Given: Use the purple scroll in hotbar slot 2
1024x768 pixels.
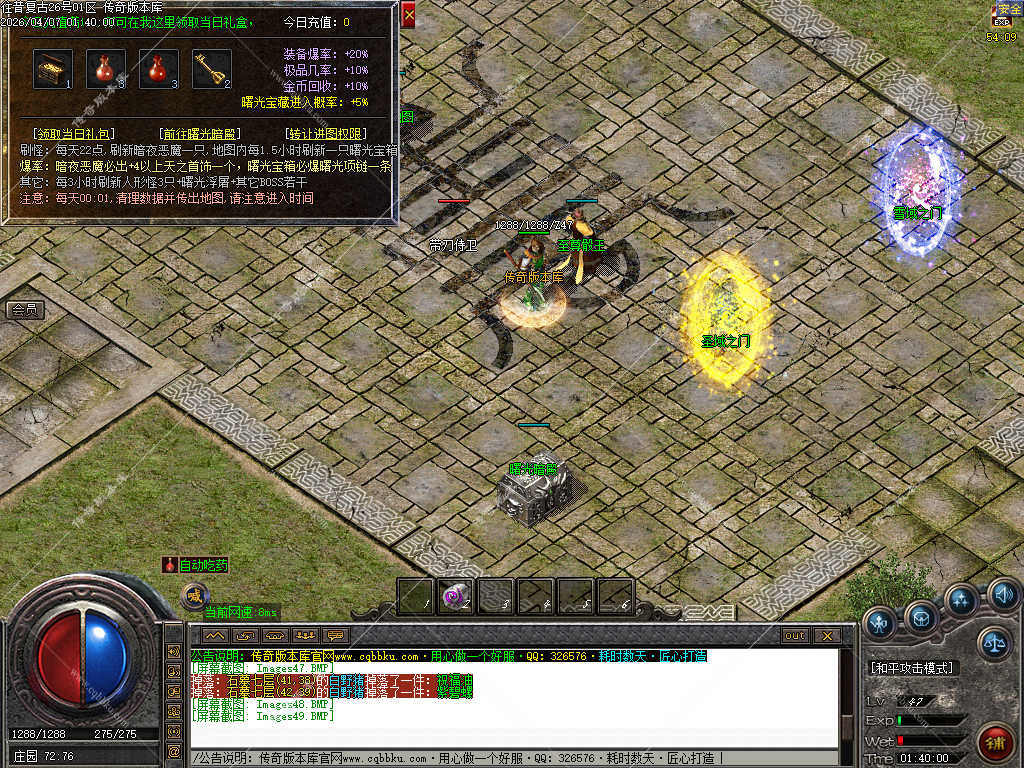Looking at the screenshot, I should [456, 597].
